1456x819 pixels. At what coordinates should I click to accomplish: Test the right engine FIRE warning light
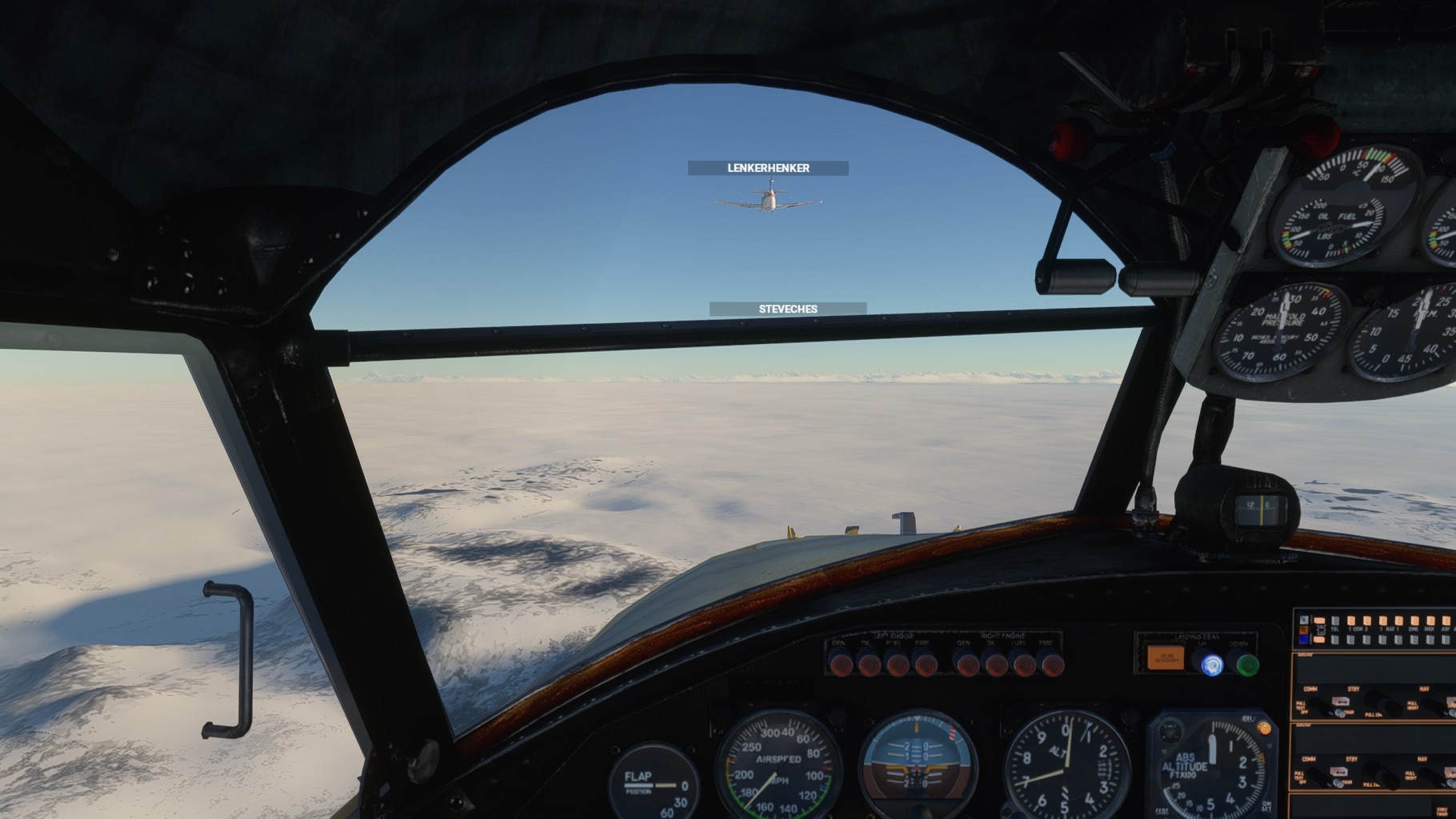[x=1050, y=663]
